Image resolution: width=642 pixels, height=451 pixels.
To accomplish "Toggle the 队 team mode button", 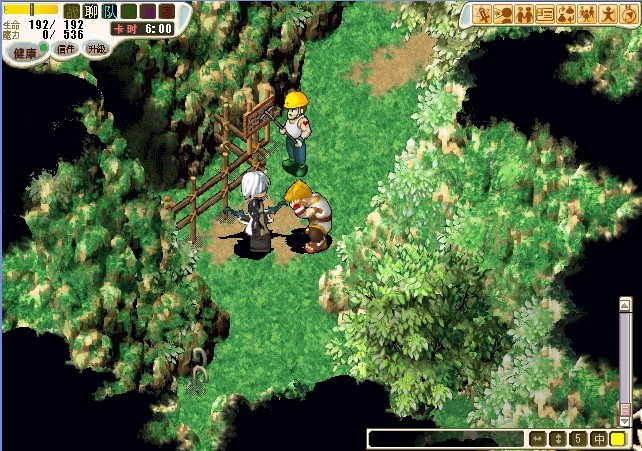I will pos(110,11).
